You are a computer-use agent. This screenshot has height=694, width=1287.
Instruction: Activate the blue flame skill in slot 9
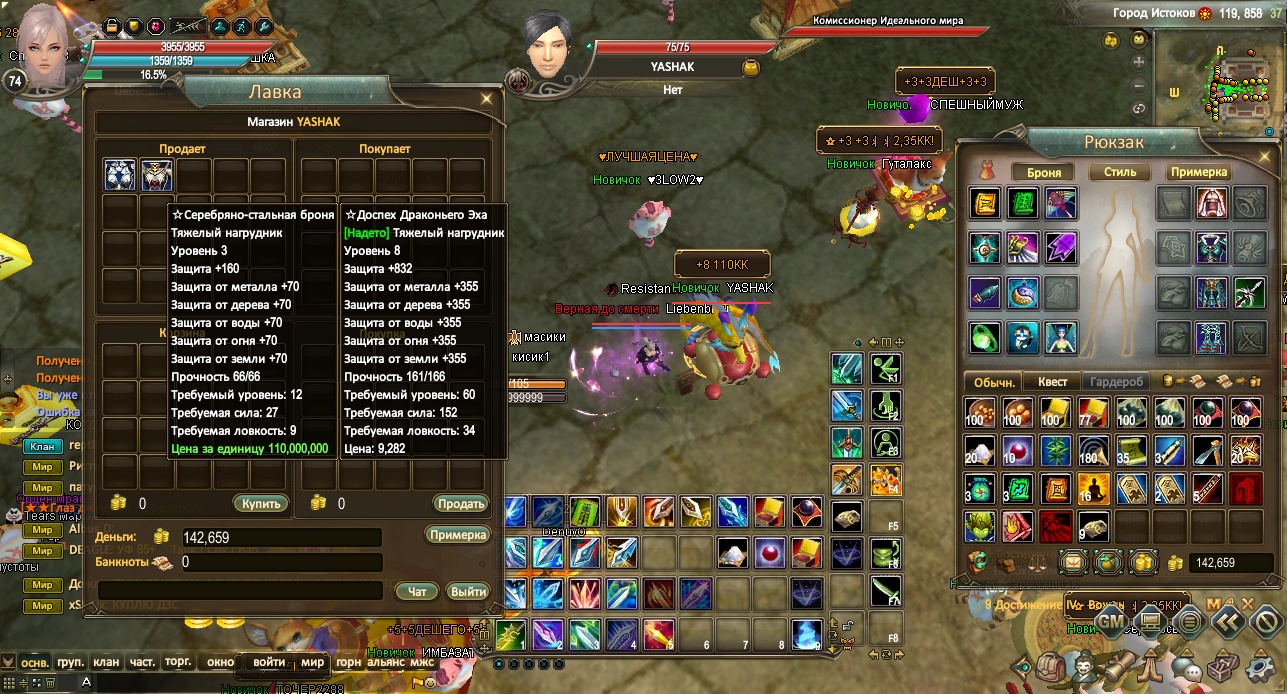click(x=807, y=634)
